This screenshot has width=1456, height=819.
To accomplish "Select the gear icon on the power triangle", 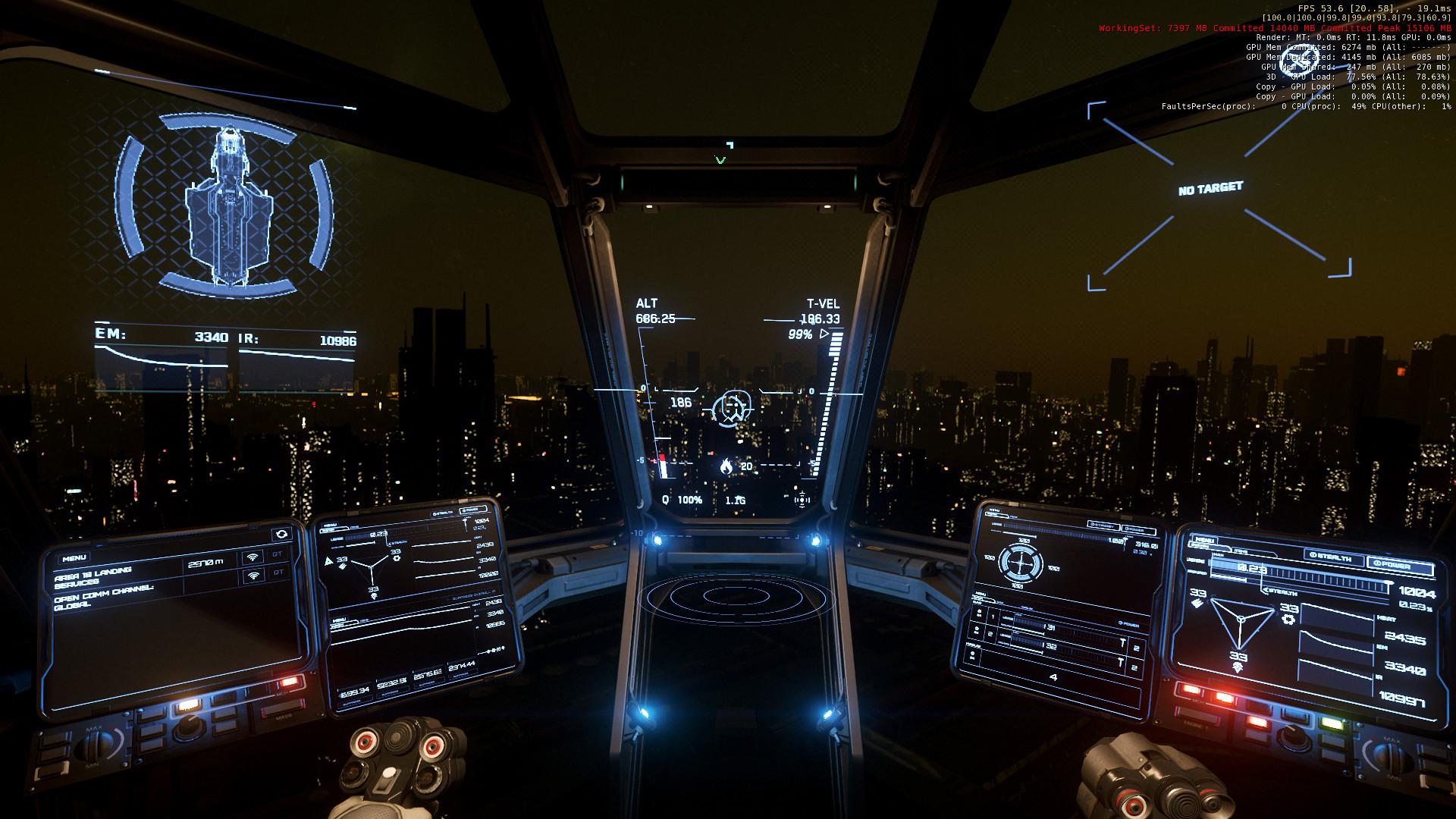I will point(1289,620).
